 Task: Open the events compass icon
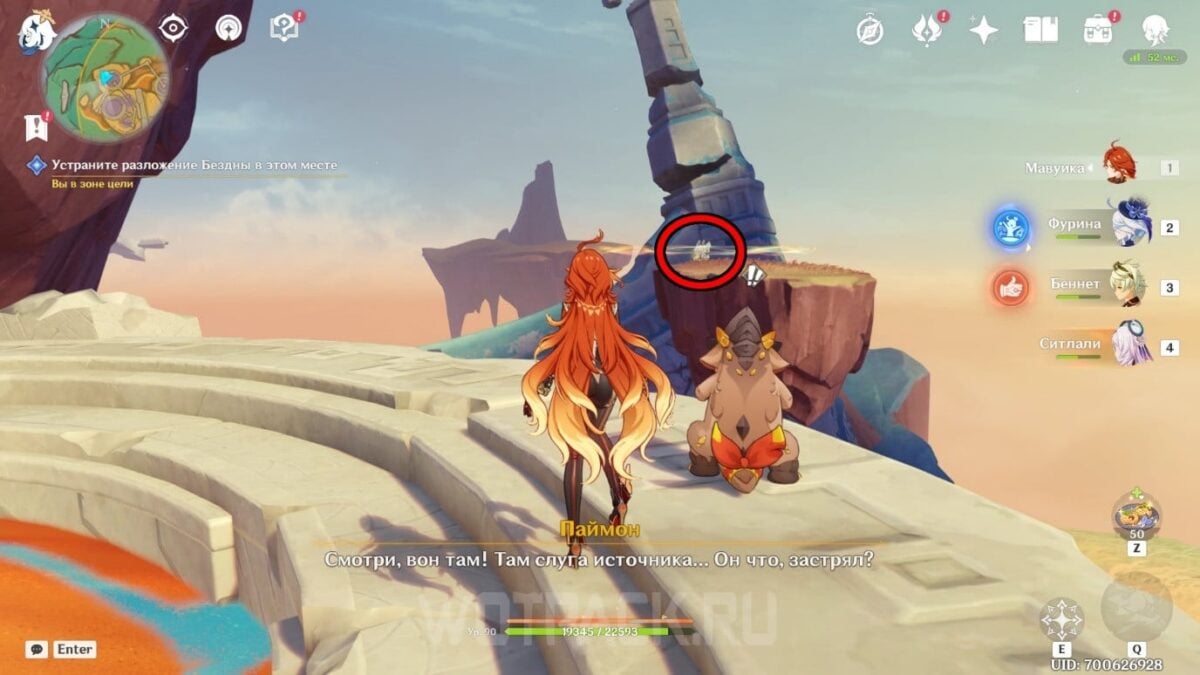(x=870, y=30)
